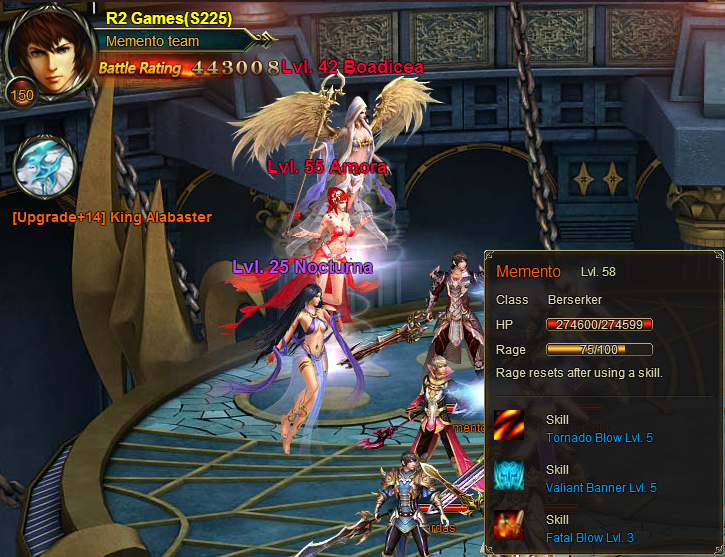Select the Valiant Banner skill icon

coord(509,476)
